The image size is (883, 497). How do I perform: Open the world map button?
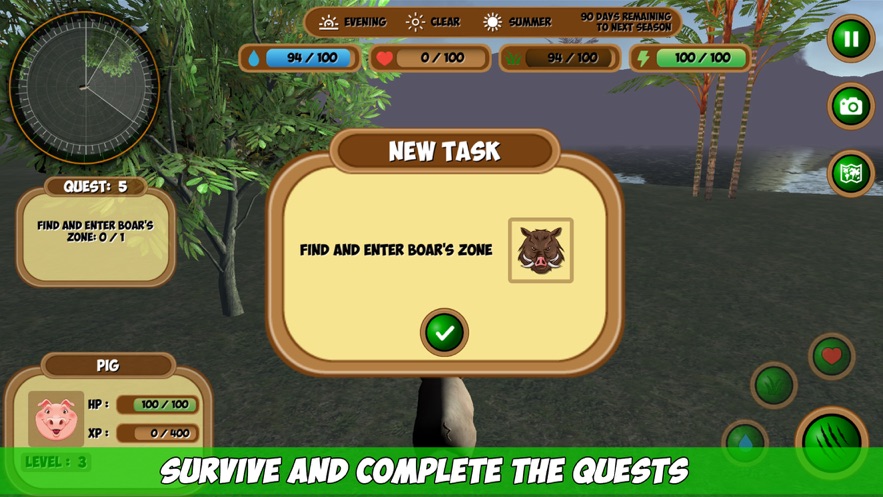851,173
